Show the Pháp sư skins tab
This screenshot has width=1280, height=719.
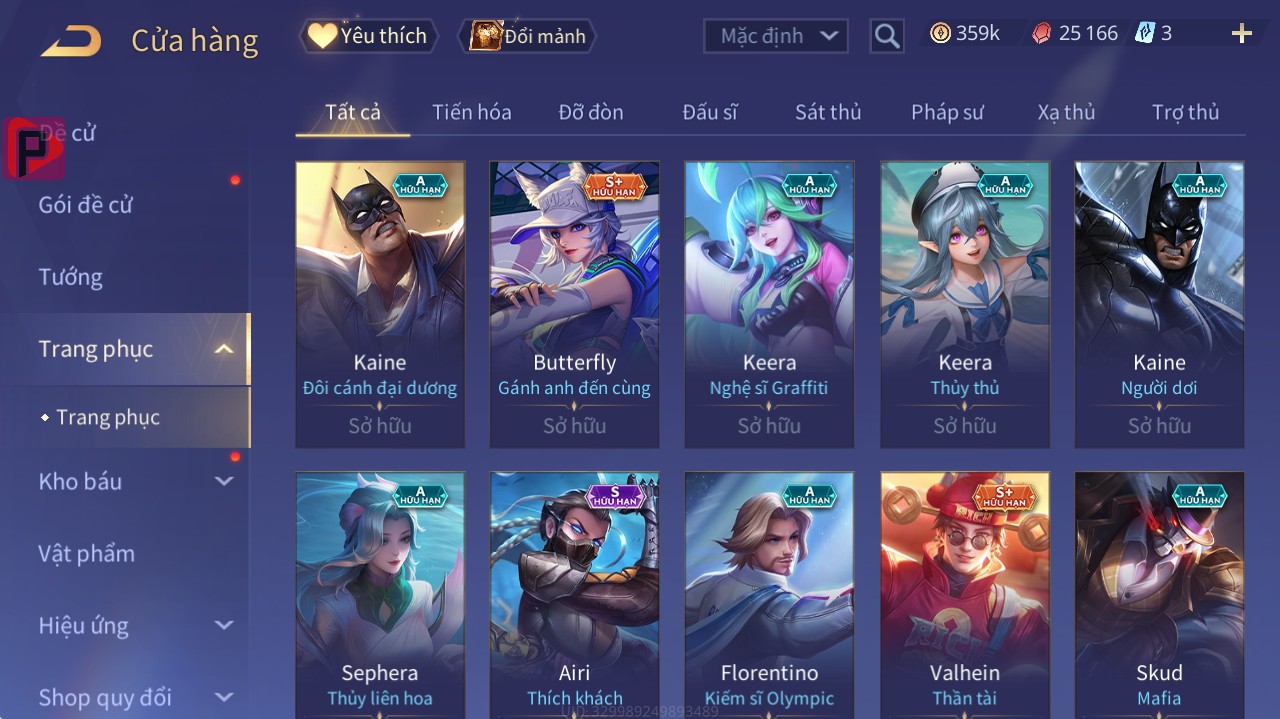coord(946,112)
